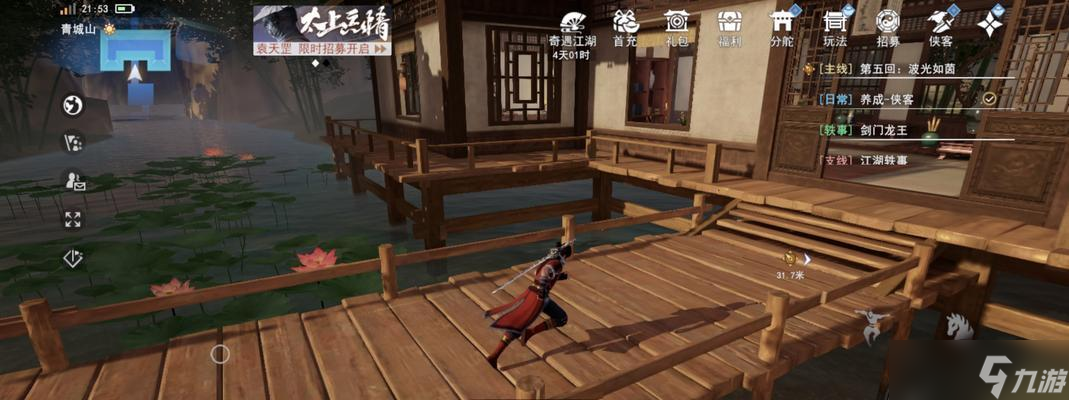Image resolution: width=1069 pixels, height=400 pixels.
Task: Open the 首充 first-recharge menu
Action: pos(625,23)
